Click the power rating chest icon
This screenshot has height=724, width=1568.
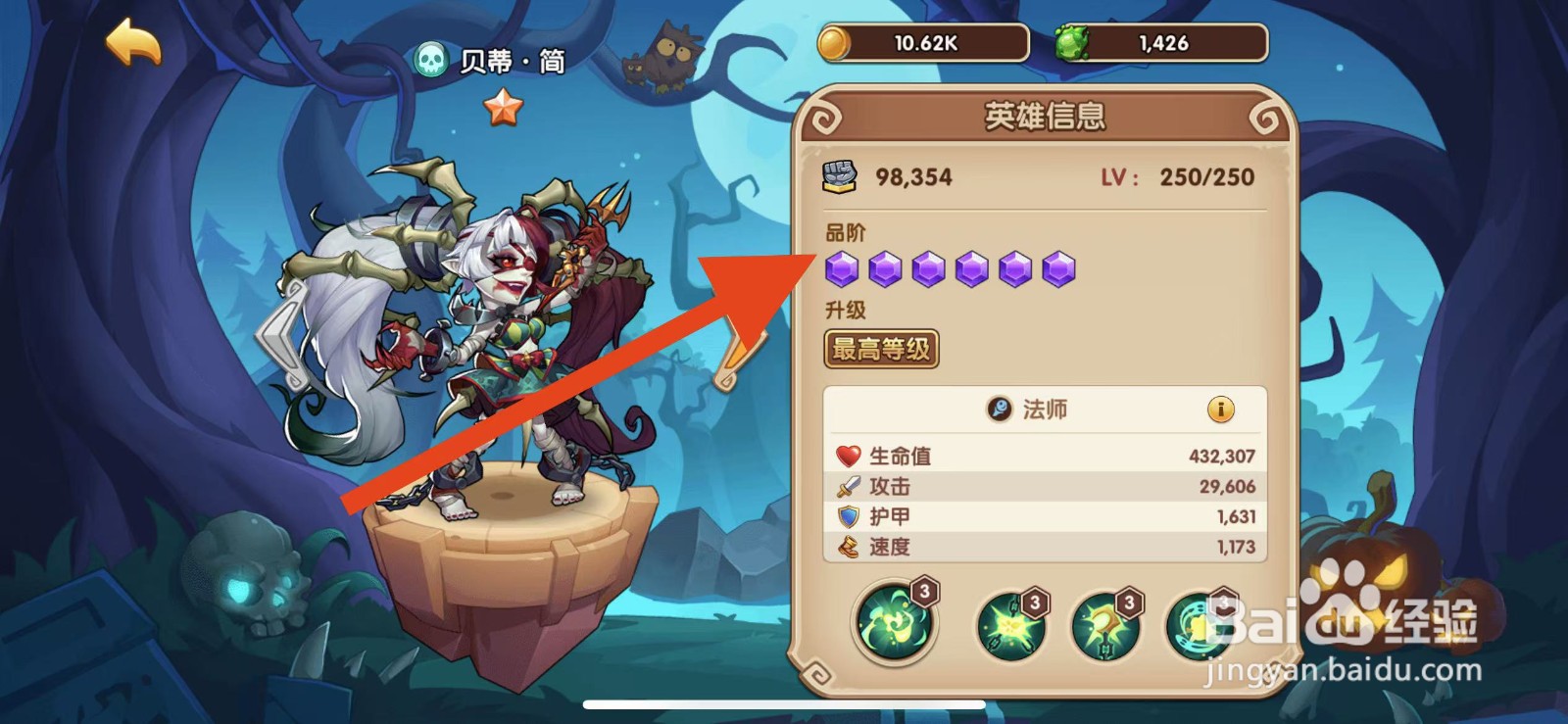coord(840,175)
